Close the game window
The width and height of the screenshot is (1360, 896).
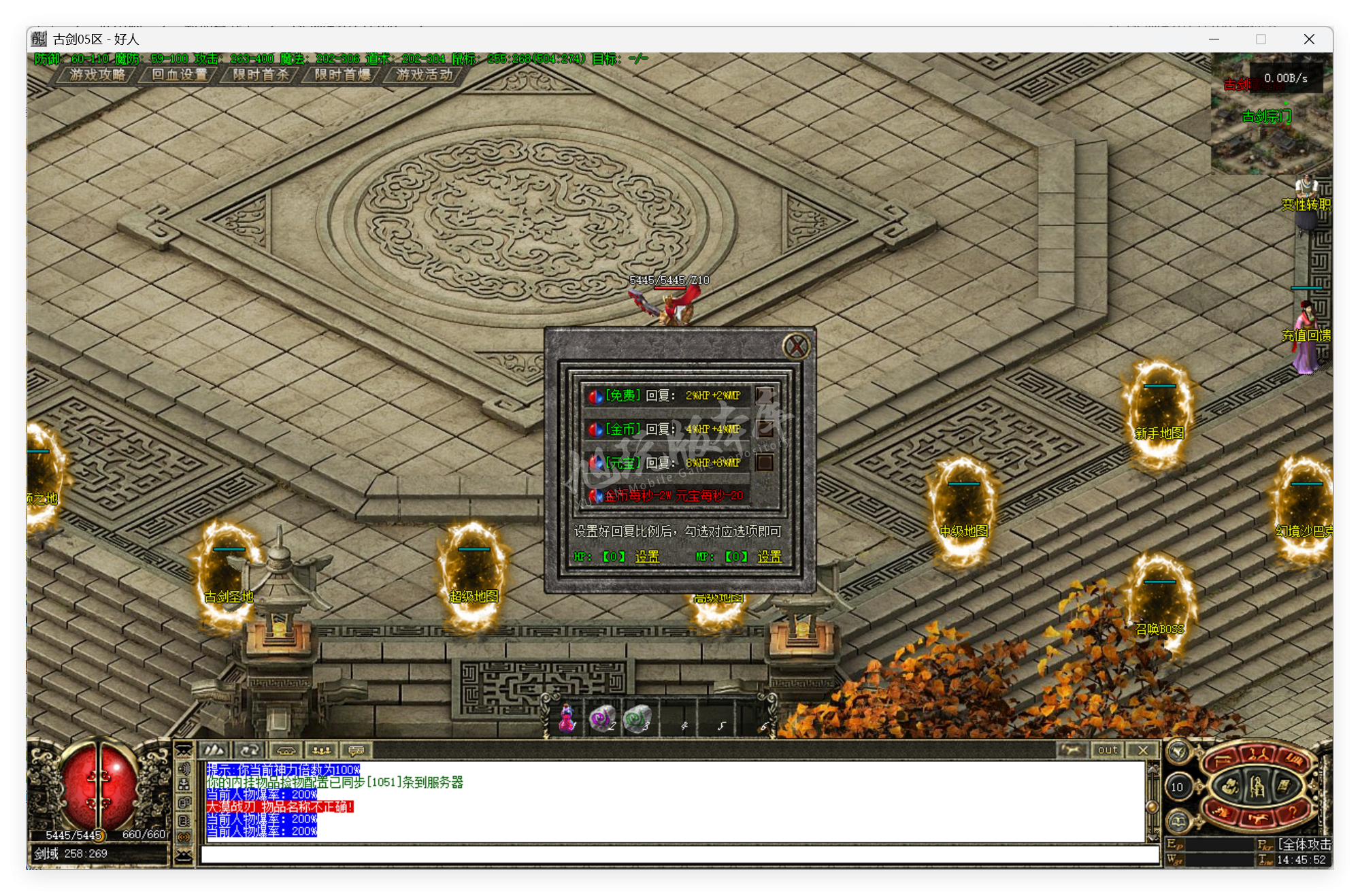point(1309,39)
